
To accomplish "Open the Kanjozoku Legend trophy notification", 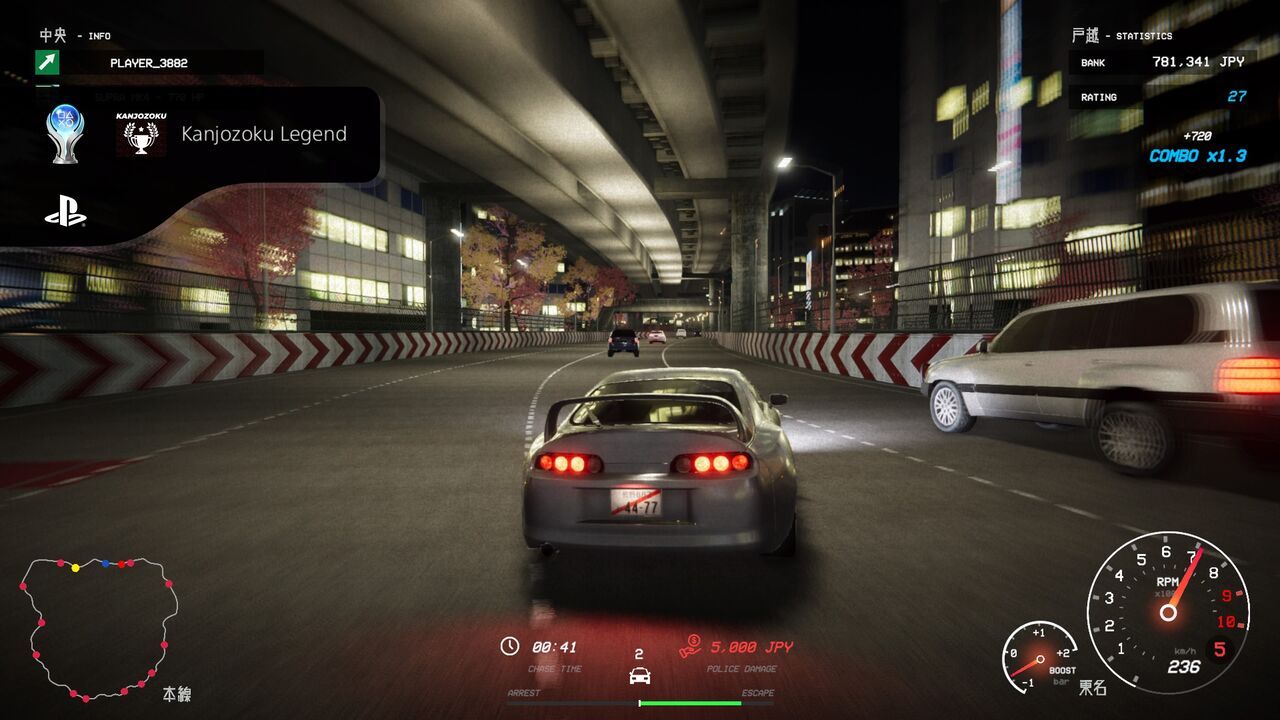I will (x=263, y=134).
